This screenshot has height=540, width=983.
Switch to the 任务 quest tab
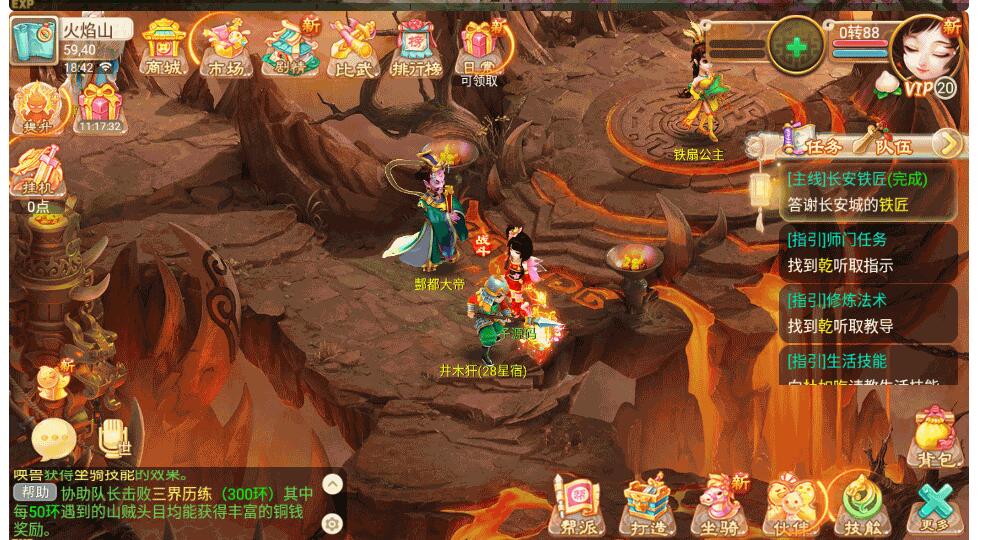click(814, 146)
